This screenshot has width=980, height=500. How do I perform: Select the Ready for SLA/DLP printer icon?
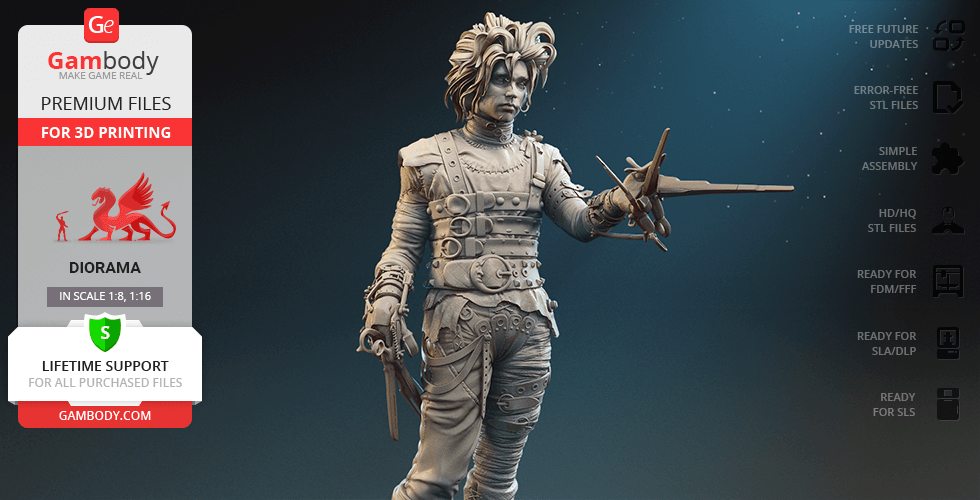pos(948,343)
